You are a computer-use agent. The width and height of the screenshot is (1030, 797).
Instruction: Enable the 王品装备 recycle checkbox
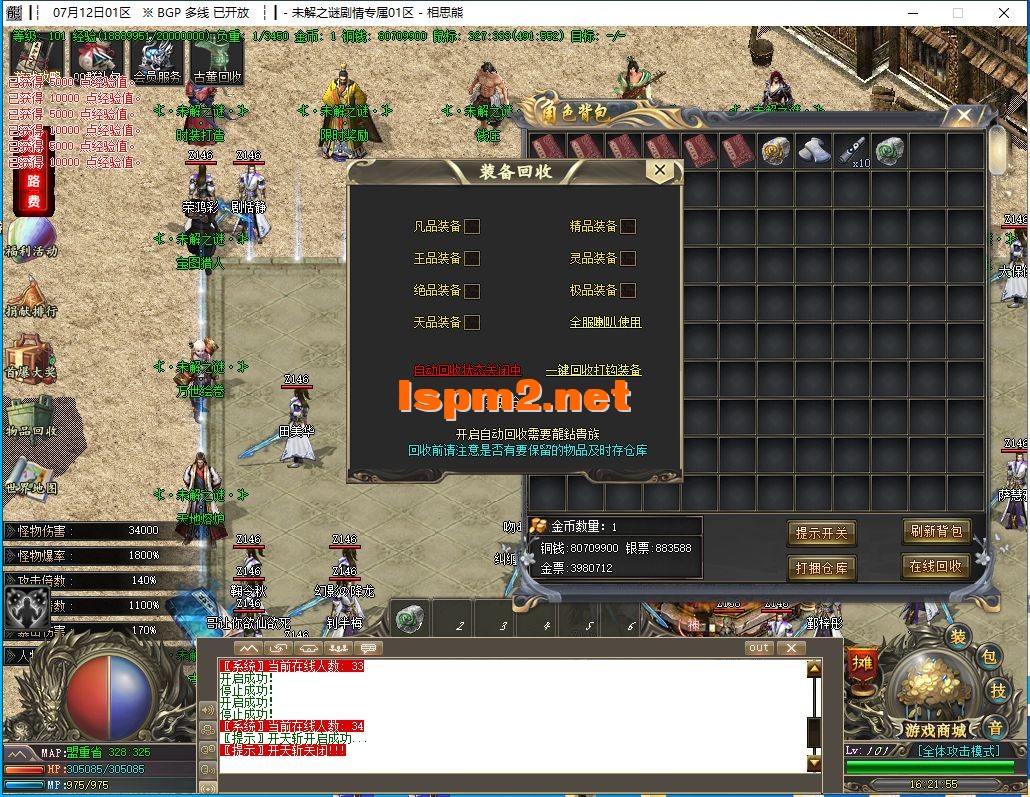click(x=472, y=258)
